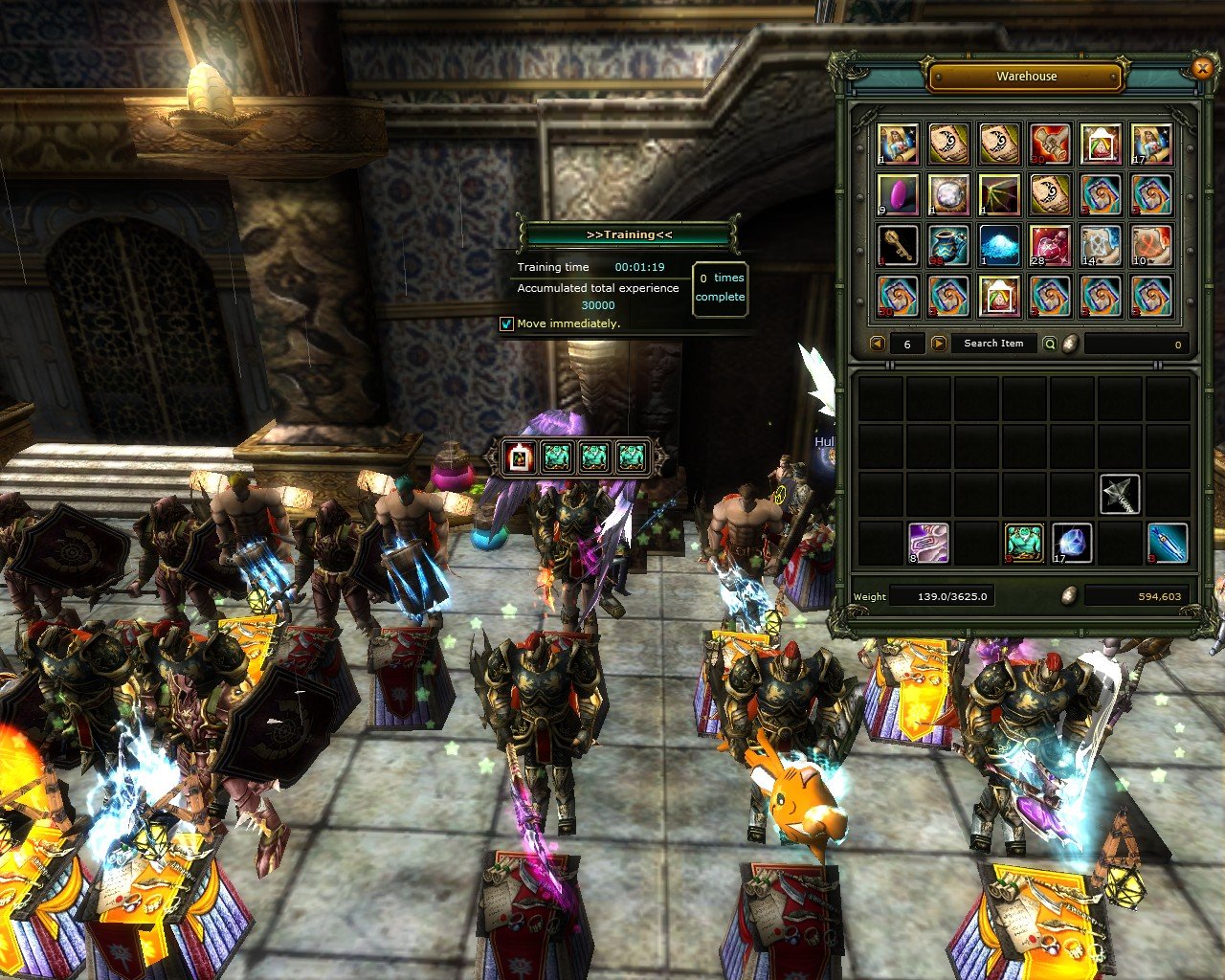The image size is (1225, 980).
Task: Click the Warehouse title banner
Action: click(1024, 77)
